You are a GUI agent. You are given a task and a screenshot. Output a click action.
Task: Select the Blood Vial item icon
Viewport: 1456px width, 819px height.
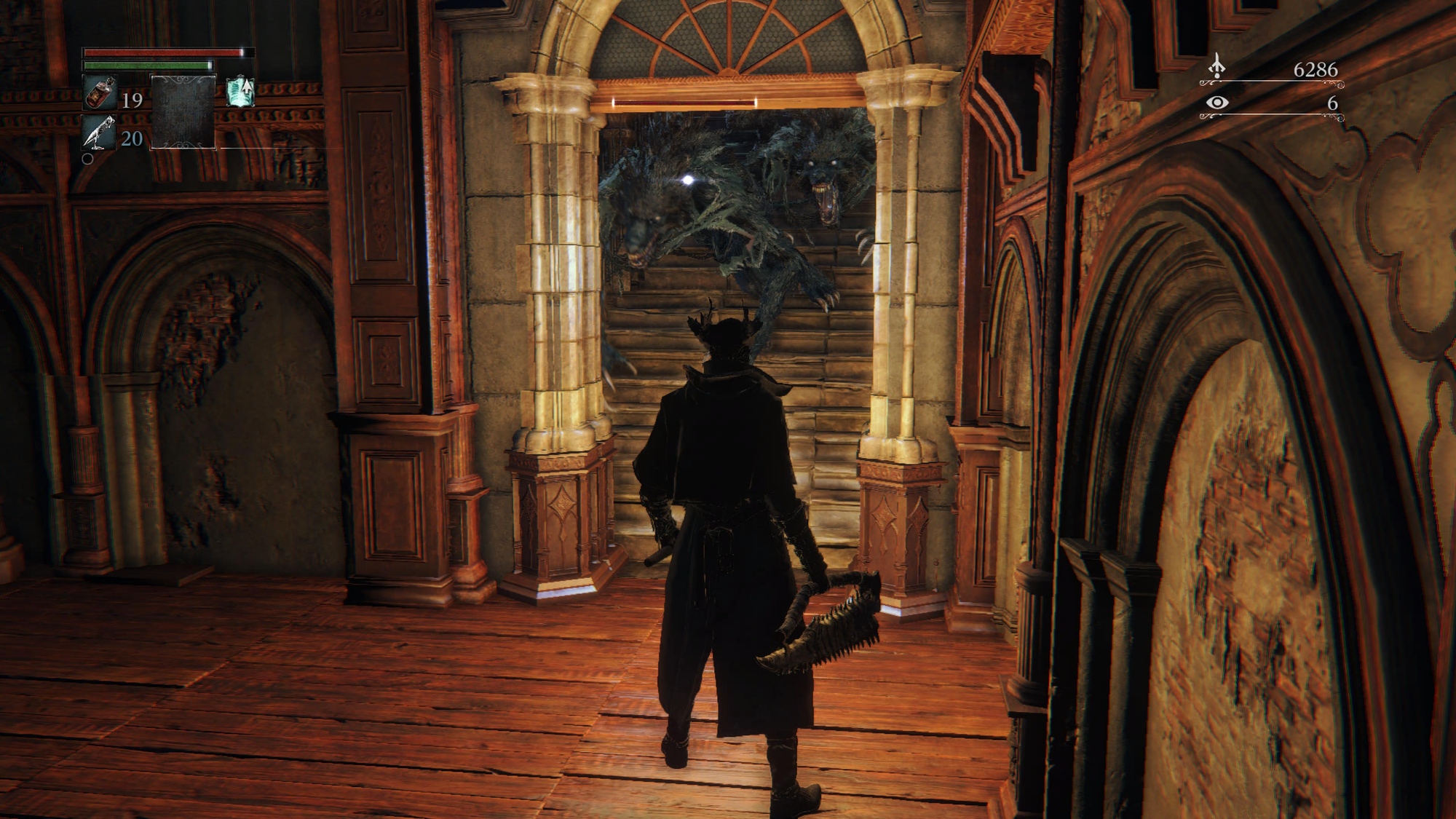point(99,93)
